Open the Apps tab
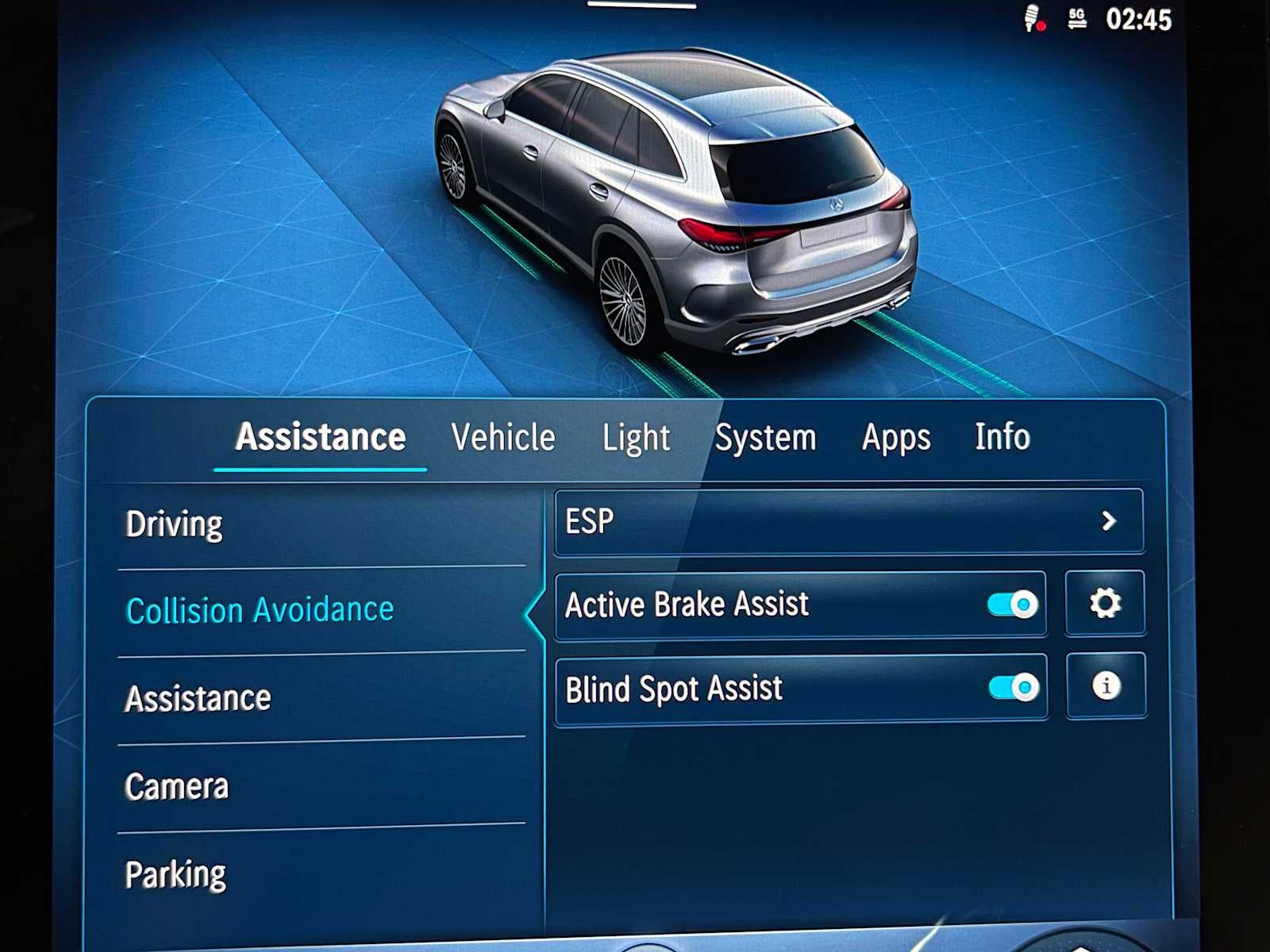Image resolution: width=1270 pixels, height=952 pixels. (895, 436)
